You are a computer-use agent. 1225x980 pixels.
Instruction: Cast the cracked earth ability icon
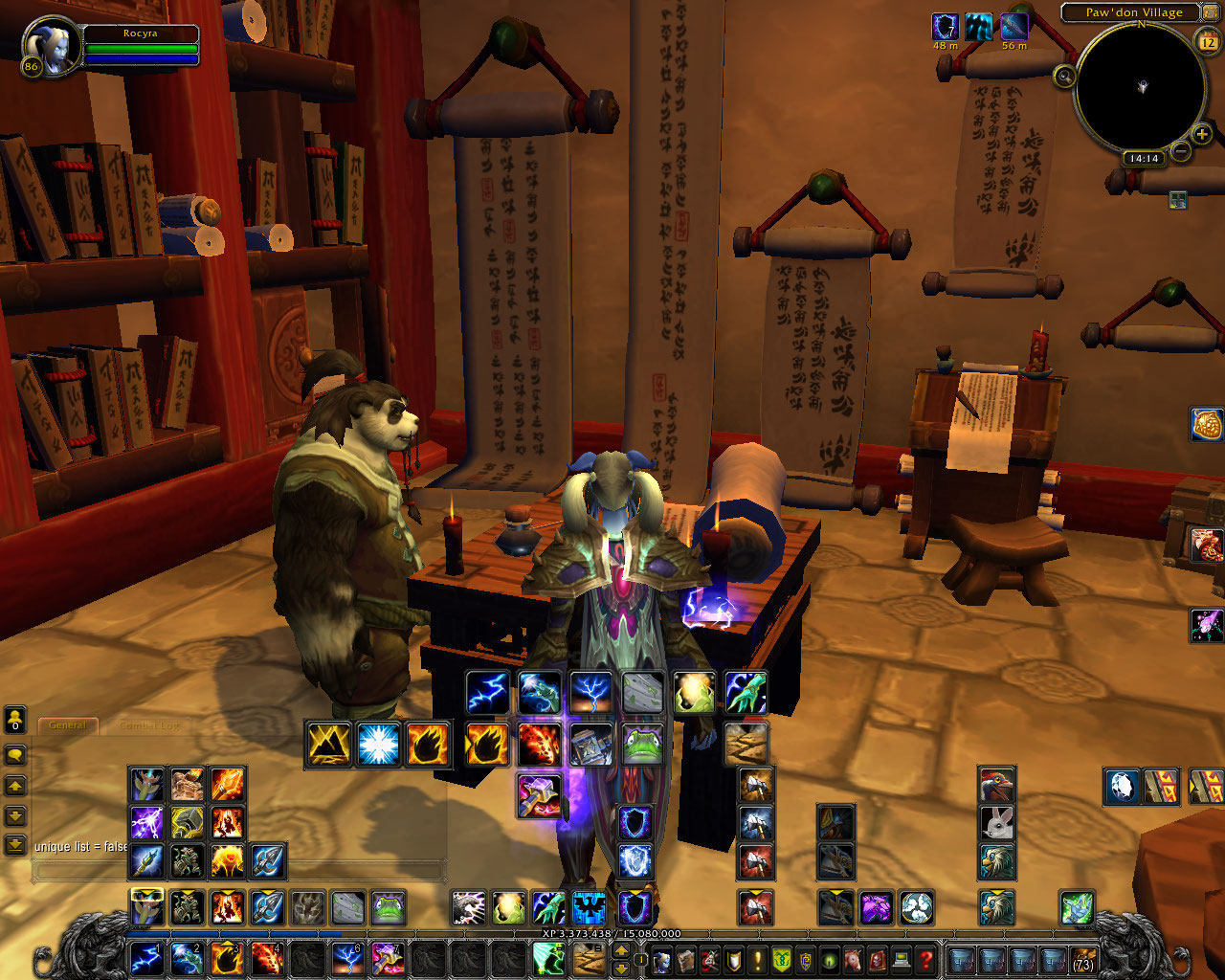pos(746,744)
